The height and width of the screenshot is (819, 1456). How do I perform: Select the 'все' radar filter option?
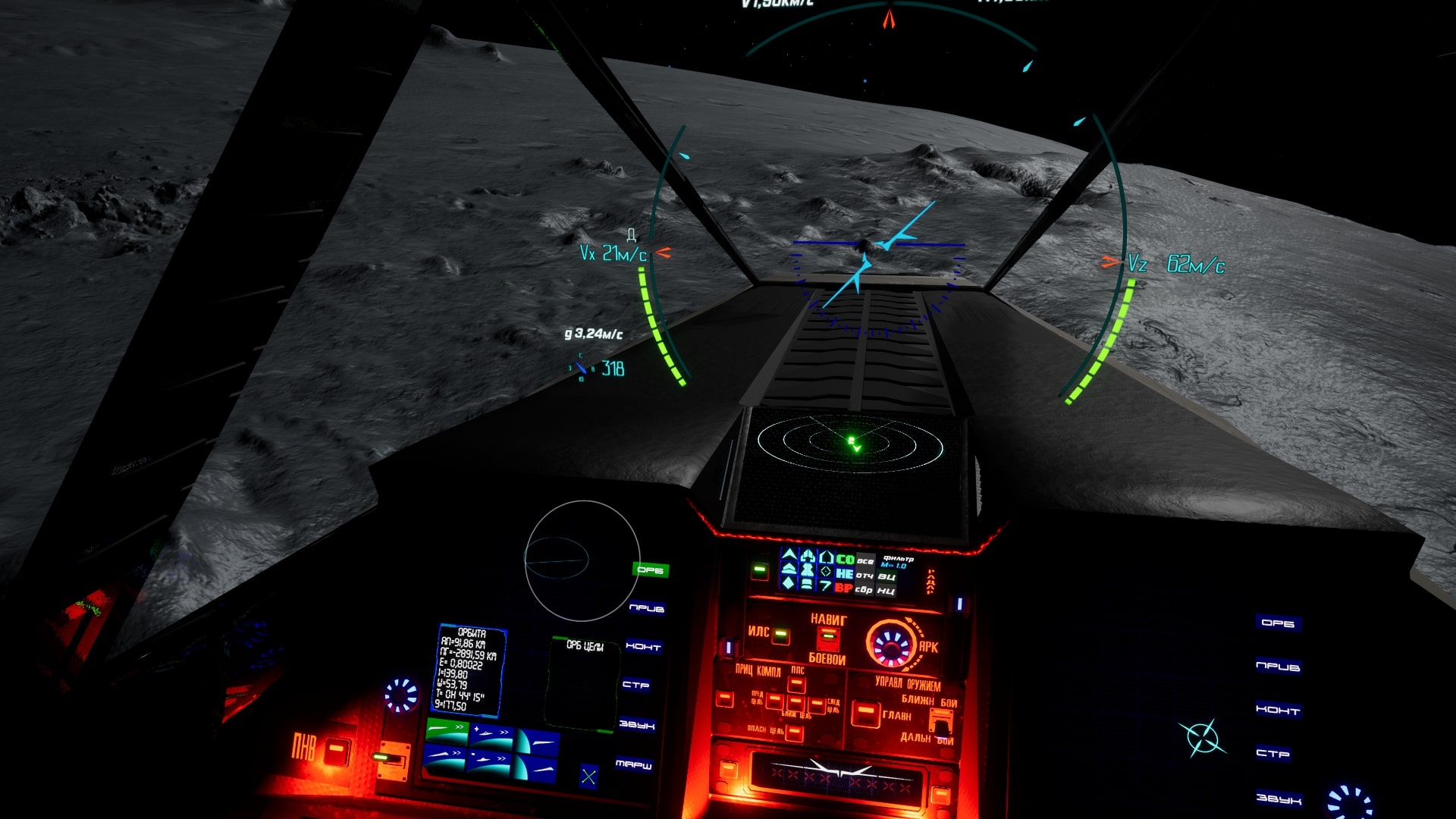[864, 561]
